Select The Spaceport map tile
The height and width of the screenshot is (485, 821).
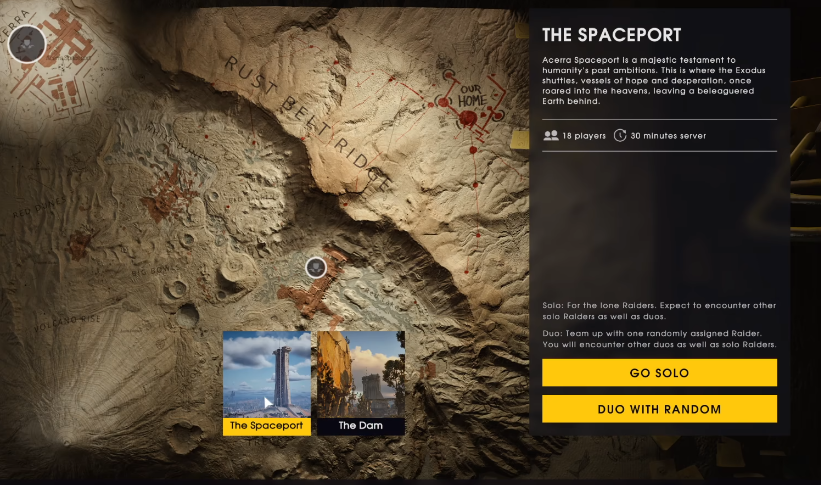coord(267,383)
